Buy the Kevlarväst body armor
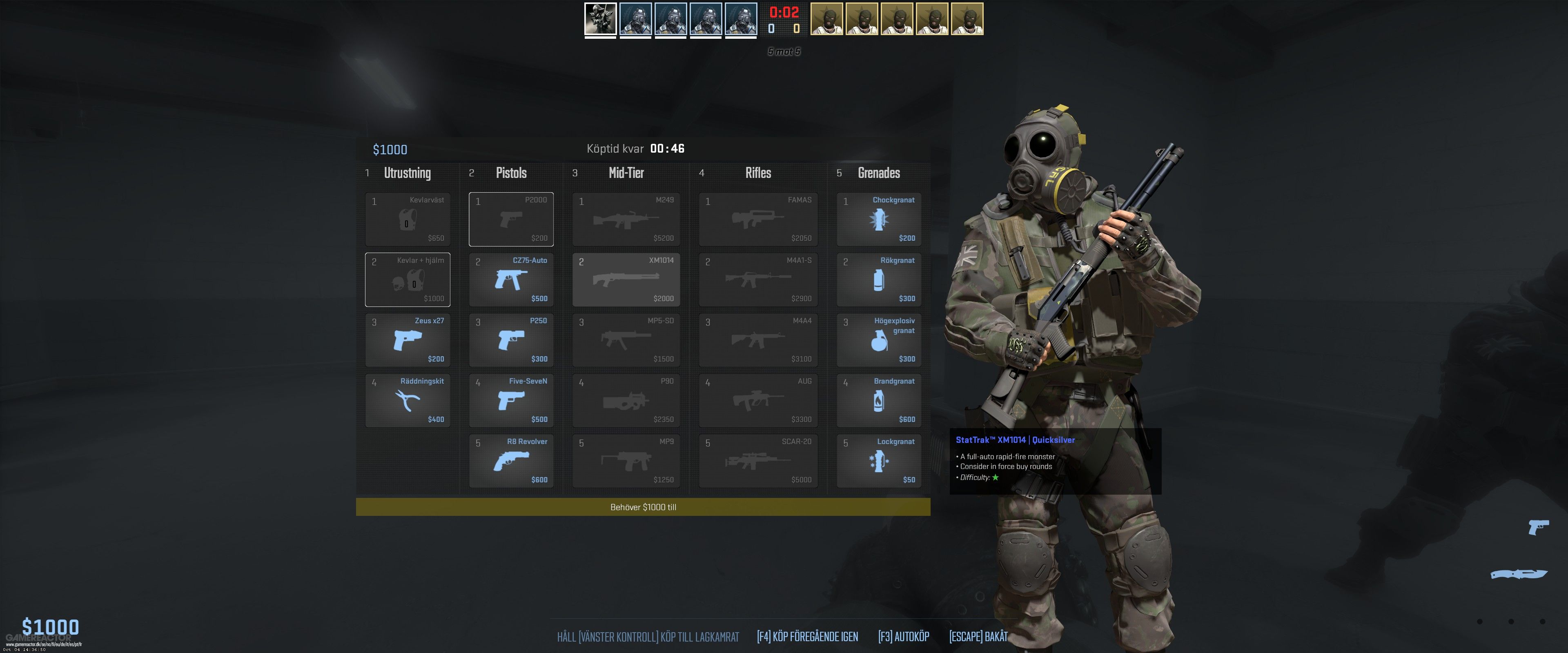 click(407, 219)
